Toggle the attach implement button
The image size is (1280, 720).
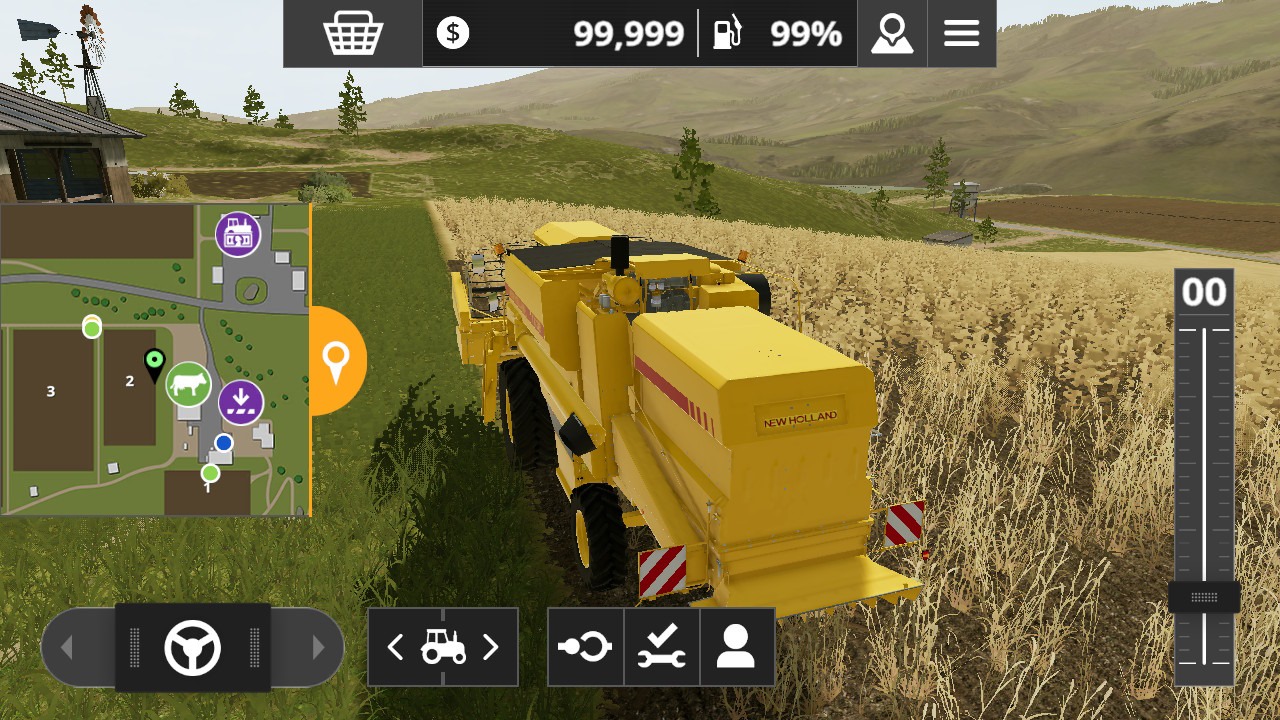pos(586,647)
